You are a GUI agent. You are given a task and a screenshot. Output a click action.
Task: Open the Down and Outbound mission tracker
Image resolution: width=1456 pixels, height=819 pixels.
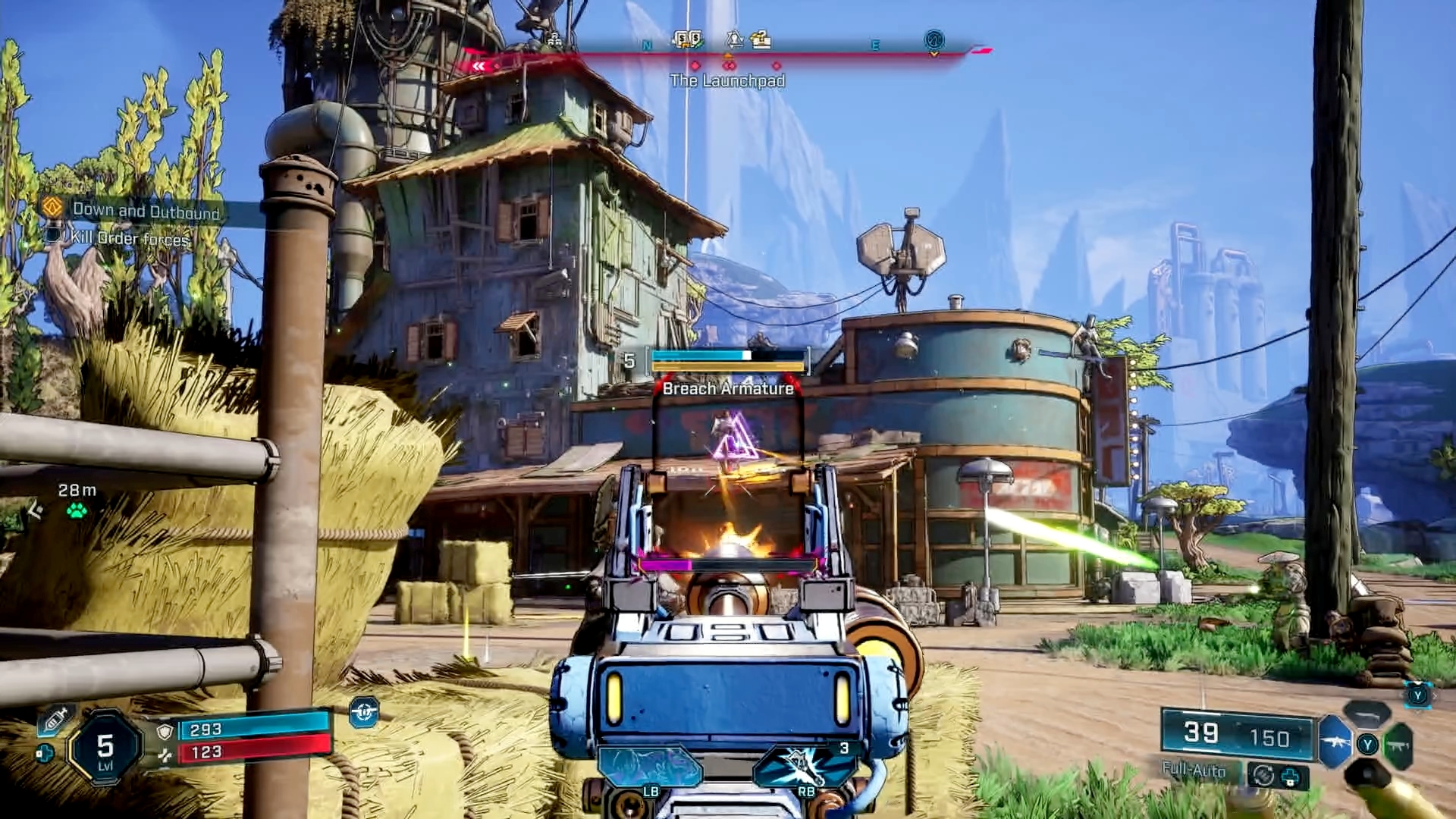tap(146, 211)
